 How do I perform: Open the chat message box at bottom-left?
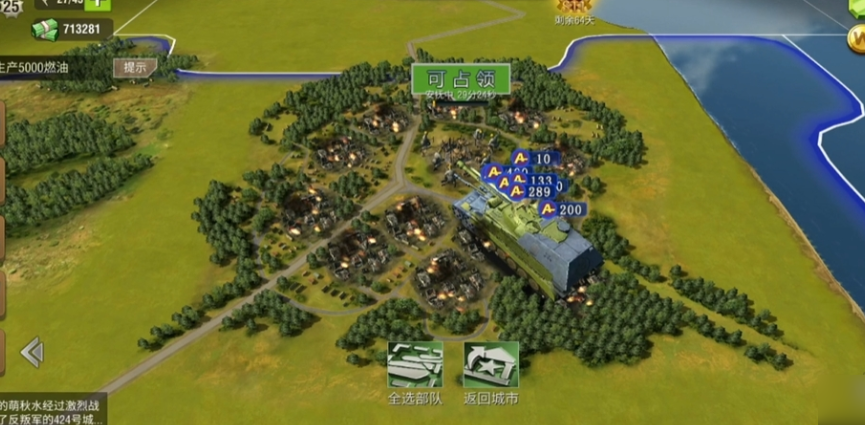52,410
